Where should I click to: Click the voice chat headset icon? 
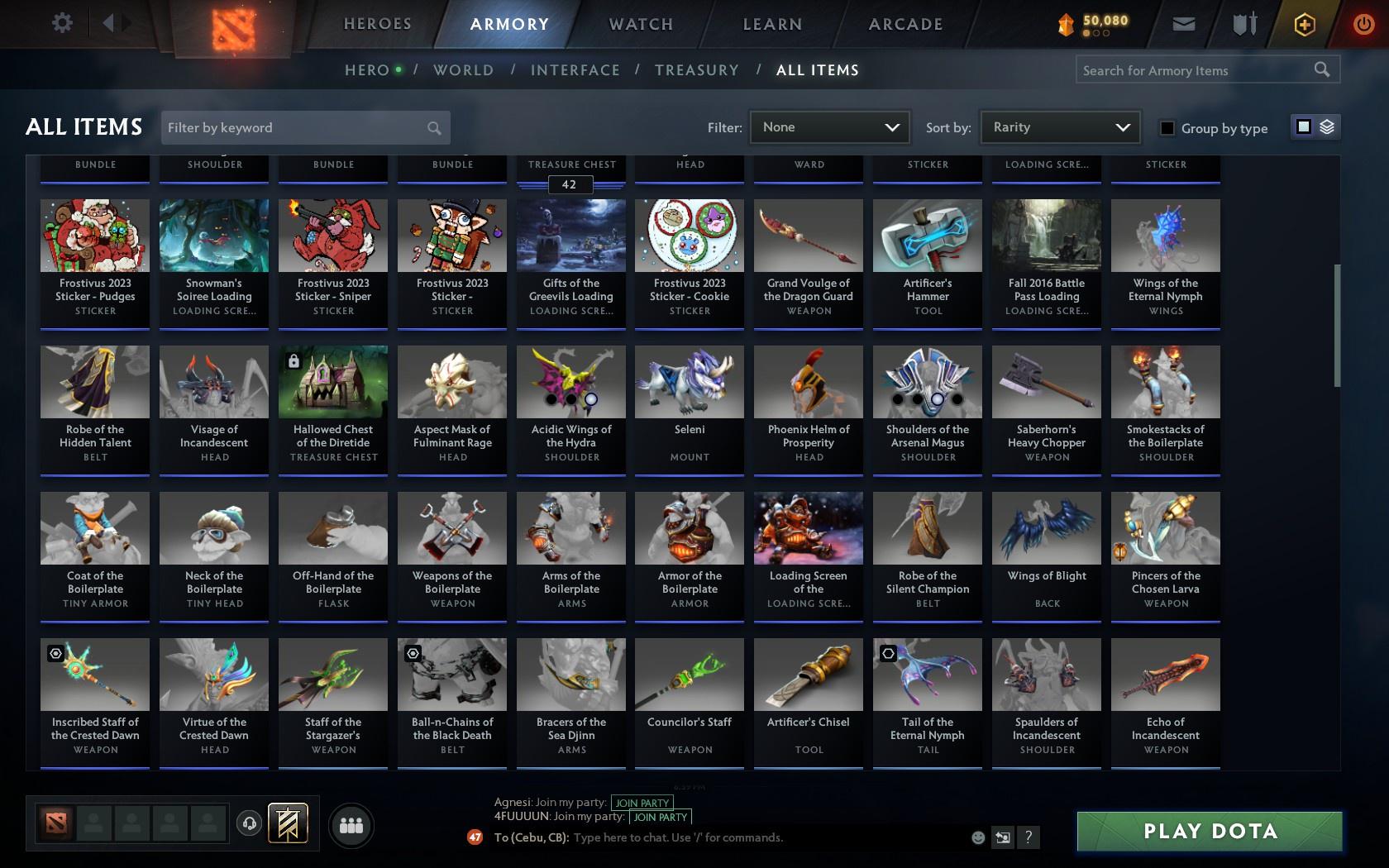(250, 823)
